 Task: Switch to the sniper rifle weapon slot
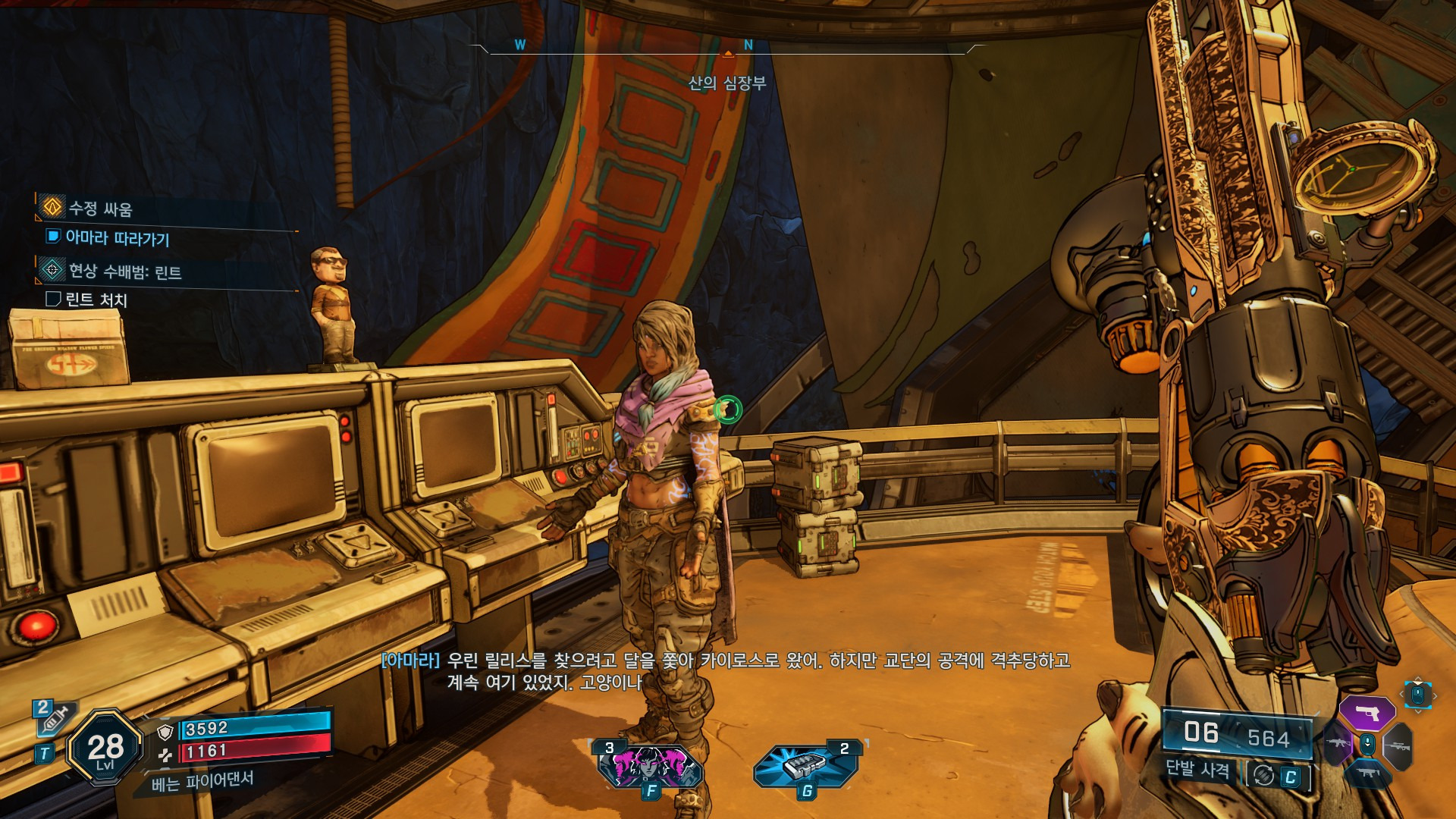coord(1398,746)
